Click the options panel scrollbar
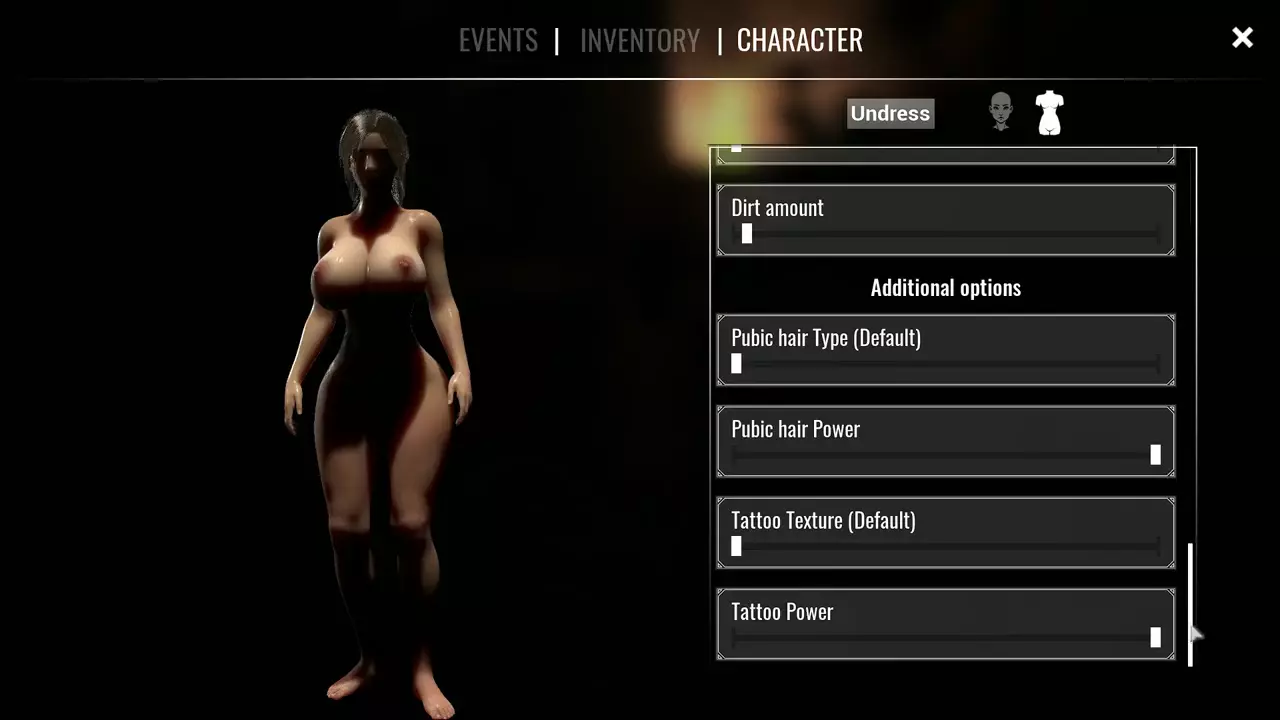The width and height of the screenshot is (1280, 720). [x=1190, y=604]
